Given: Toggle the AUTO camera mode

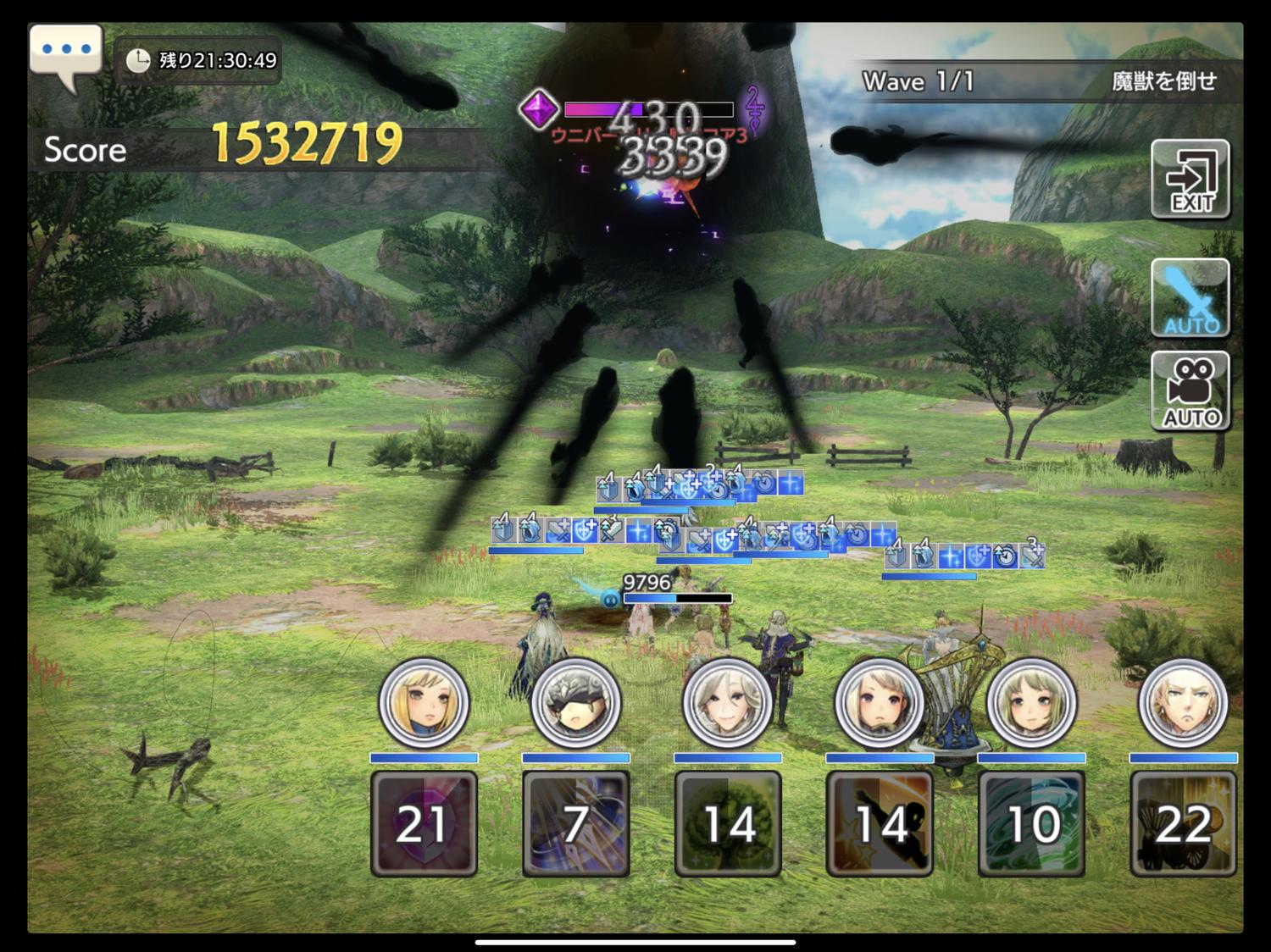Looking at the screenshot, I should [1190, 391].
